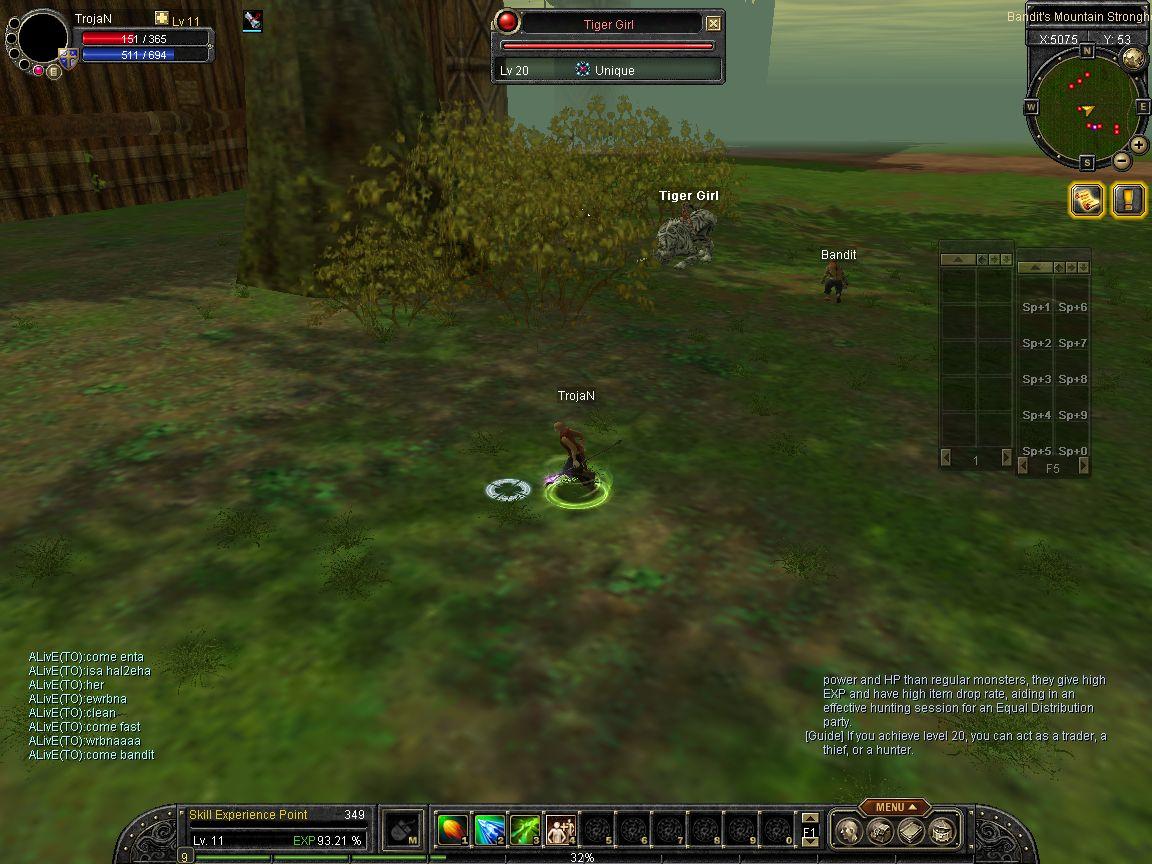Zoom out the minimap with minus button
This screenshot has height=864, width=1152.
tap(1122, 160)
